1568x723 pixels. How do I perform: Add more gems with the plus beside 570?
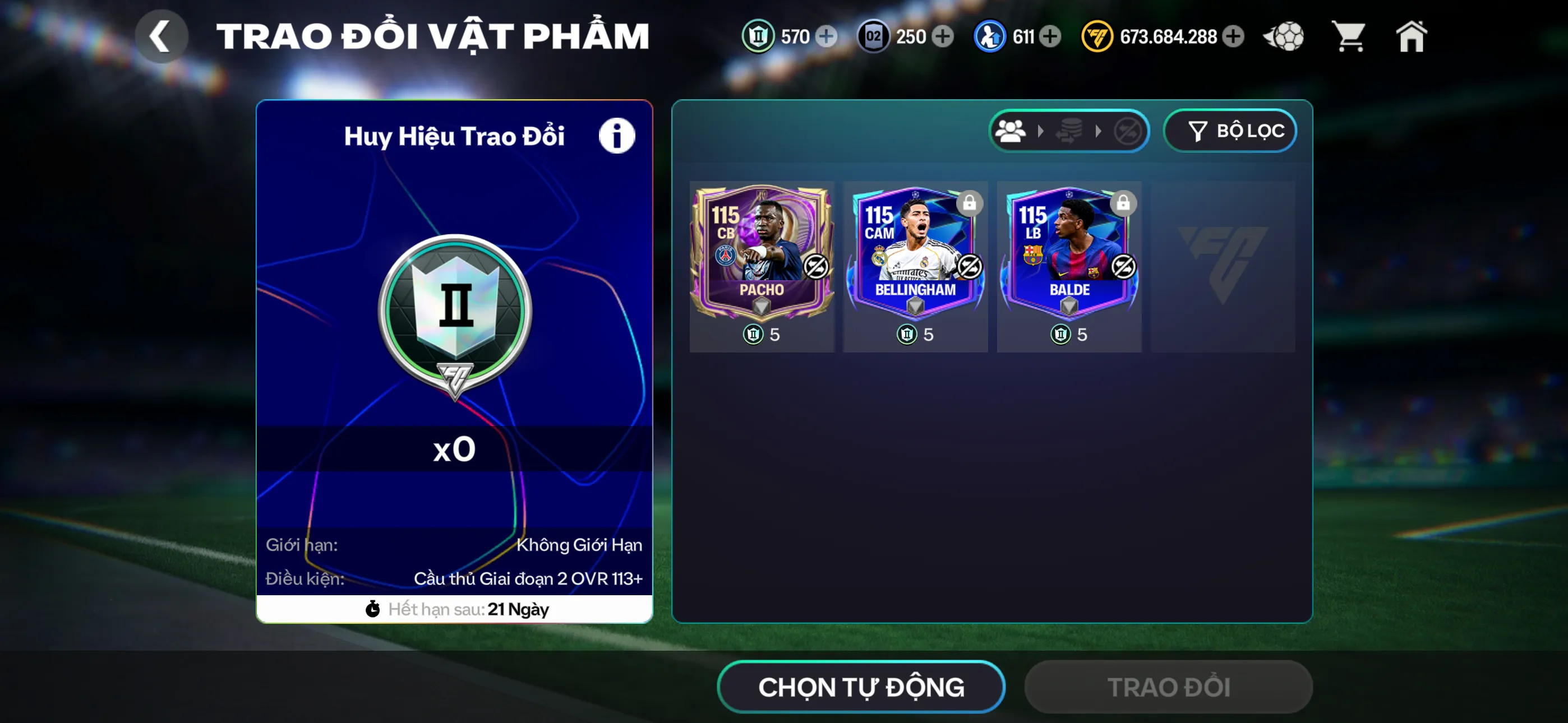pyautogui.click(x=826, y=36)
